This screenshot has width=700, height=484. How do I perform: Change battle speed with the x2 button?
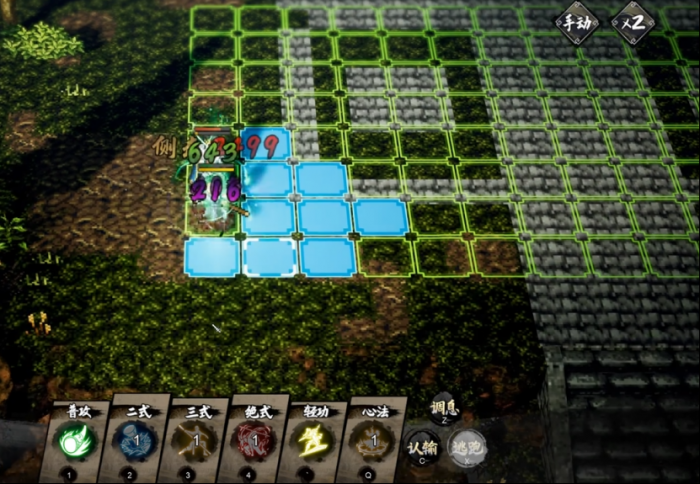point(633,23)
